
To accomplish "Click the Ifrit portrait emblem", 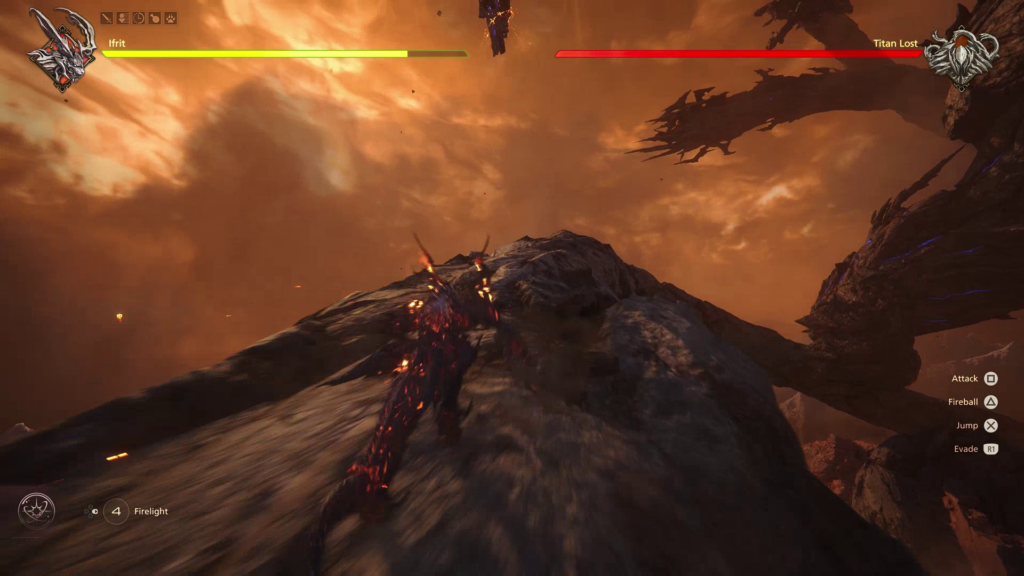I will (62, 48).
